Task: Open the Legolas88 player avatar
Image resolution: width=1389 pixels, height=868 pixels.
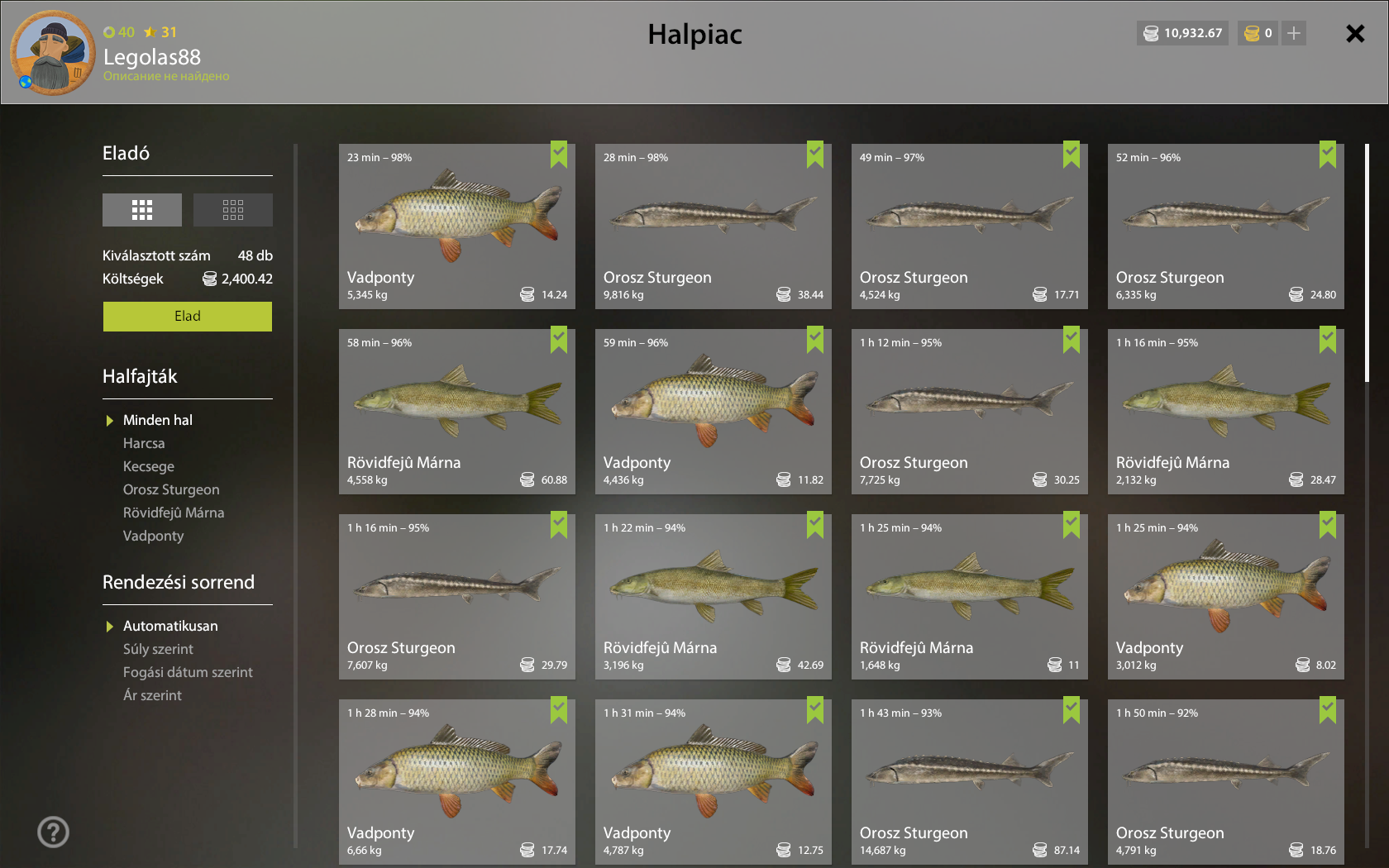Action: (x=53, y=53)
